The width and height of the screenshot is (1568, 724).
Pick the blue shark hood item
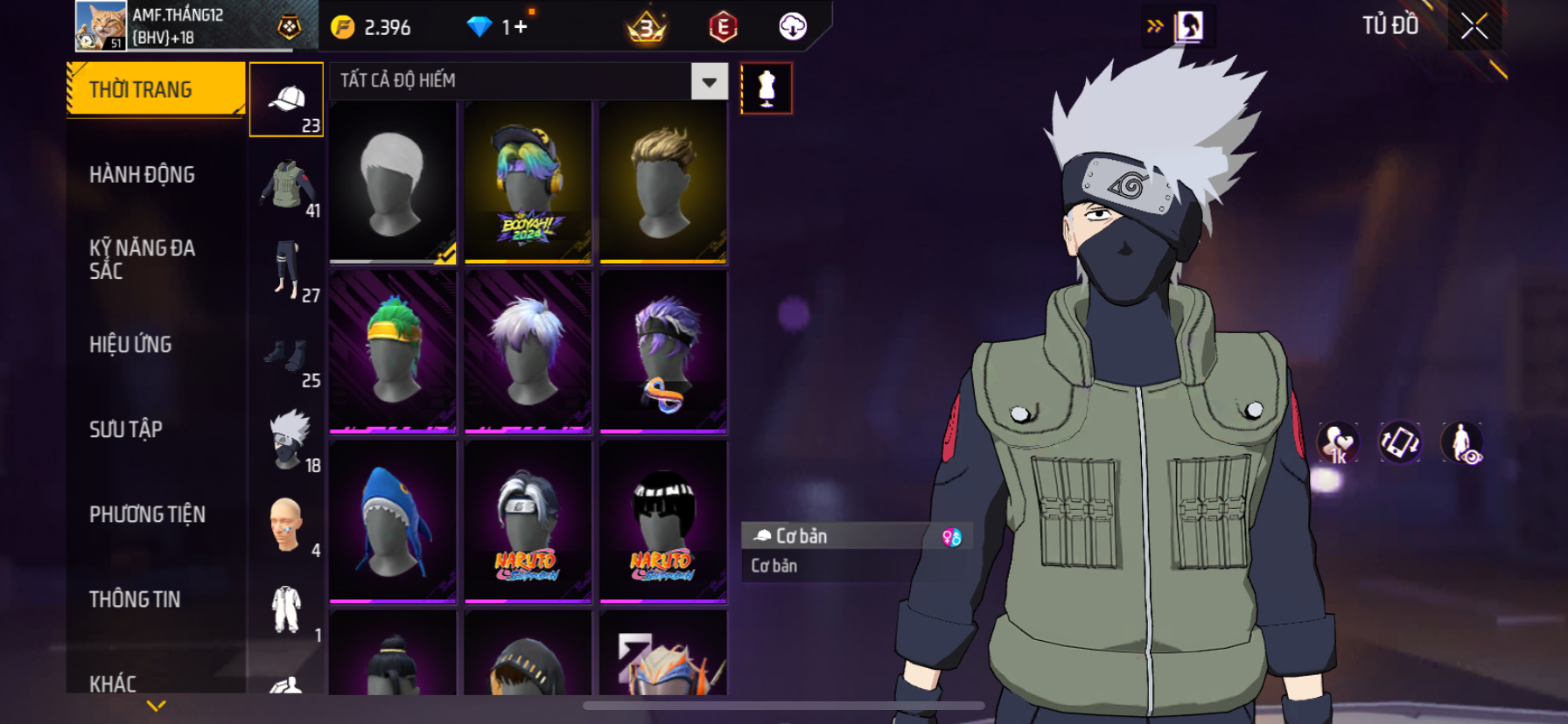click(x=393, y=521)
